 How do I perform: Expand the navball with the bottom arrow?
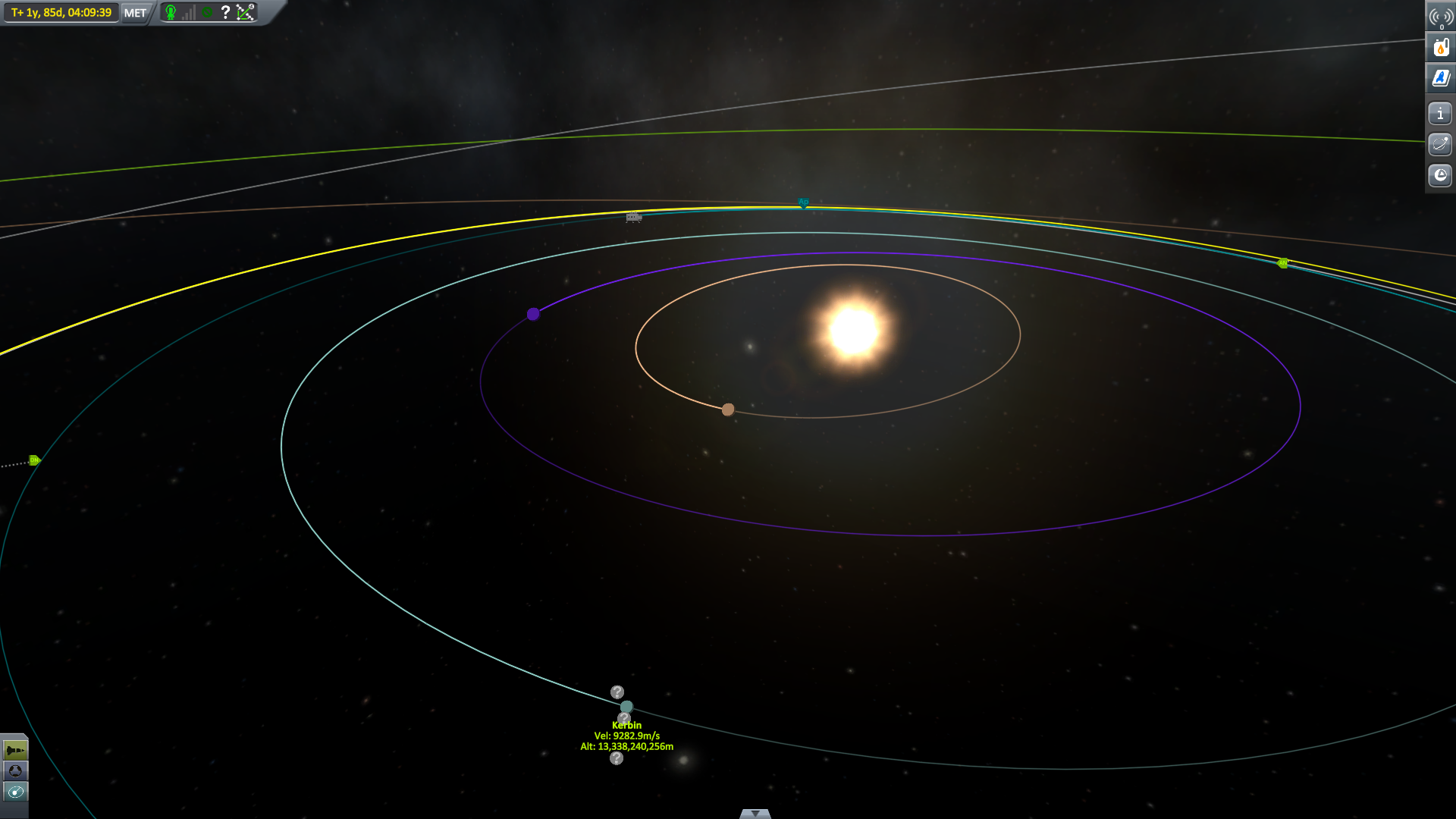point(755,814)
